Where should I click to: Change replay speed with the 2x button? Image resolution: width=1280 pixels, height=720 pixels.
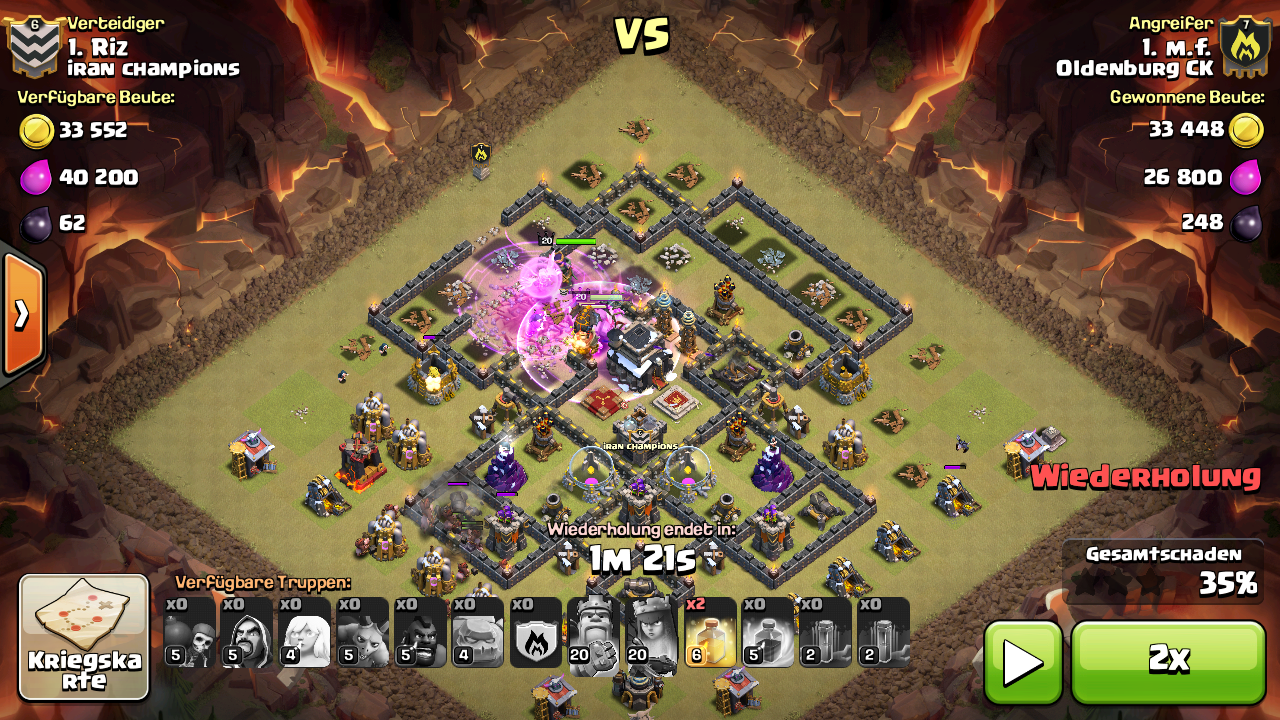coord(1168,661)
